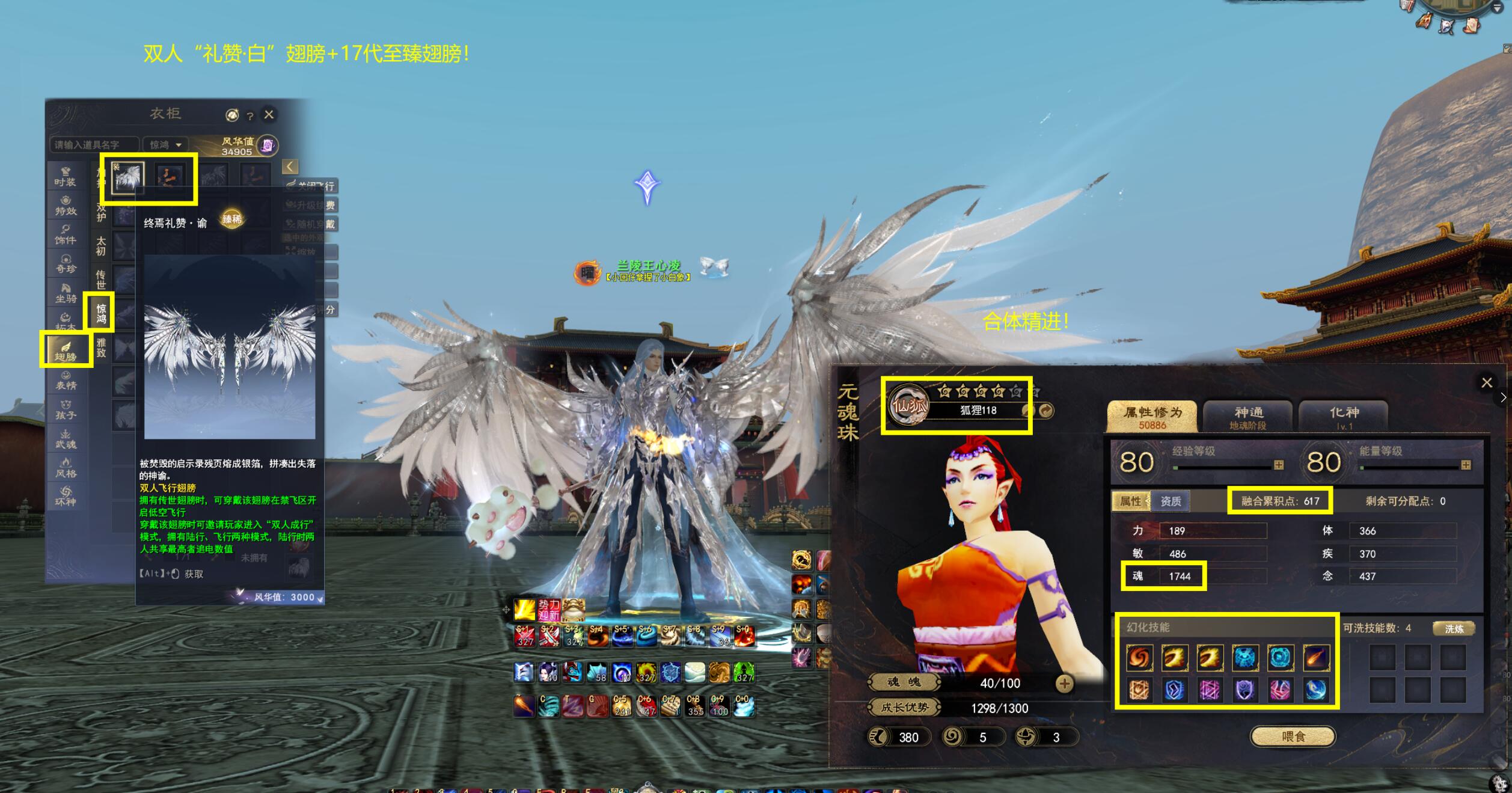Viewport: 1512px width, 793px height.
Task: Open the 惊鸿 filter dropdown
Action: coord(165,145)
